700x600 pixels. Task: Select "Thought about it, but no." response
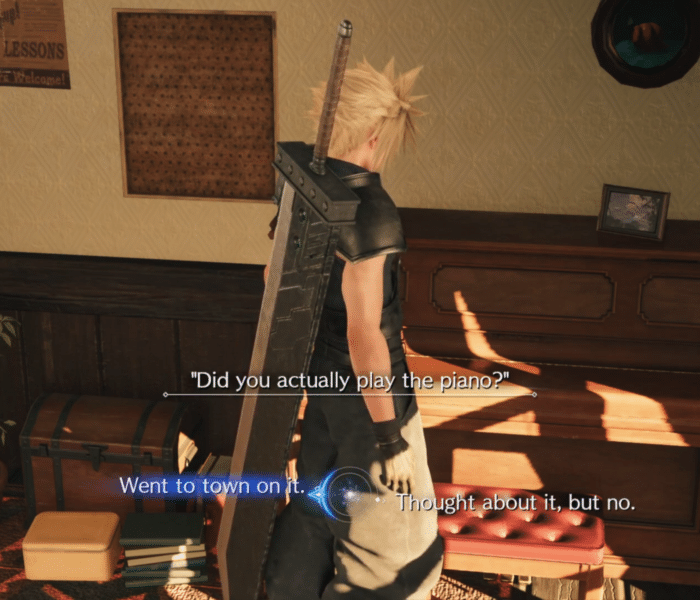[x=515, y=503]
